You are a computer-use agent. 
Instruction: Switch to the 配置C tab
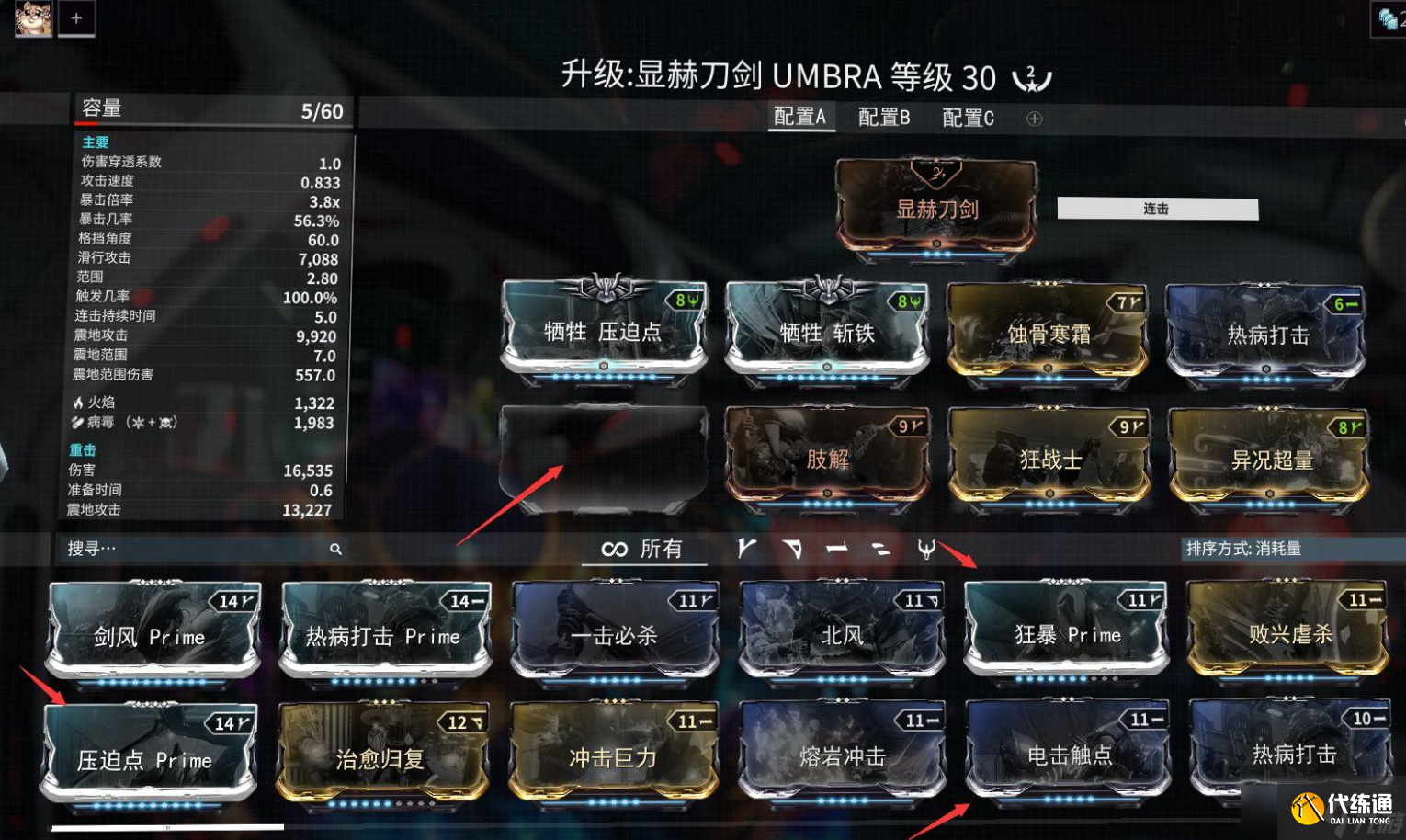[965, 118]
